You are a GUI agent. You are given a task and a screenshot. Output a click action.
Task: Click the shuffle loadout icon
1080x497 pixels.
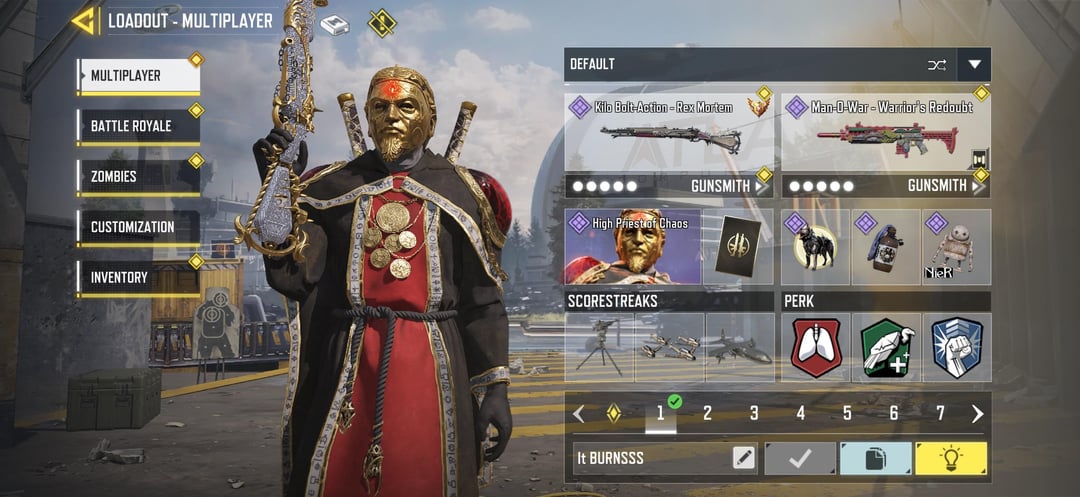tap(937, 65)
